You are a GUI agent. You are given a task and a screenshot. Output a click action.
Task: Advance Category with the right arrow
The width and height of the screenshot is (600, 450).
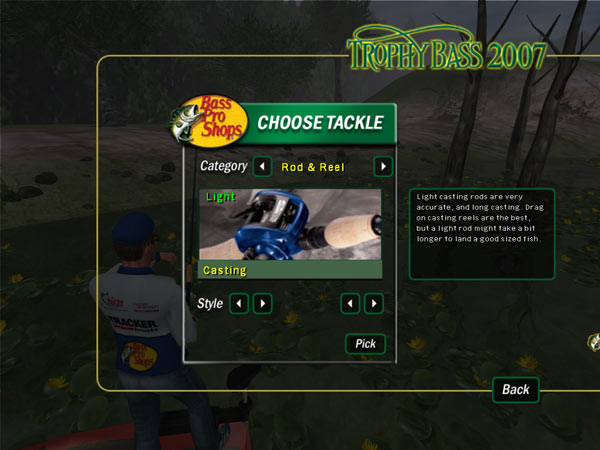382,166
